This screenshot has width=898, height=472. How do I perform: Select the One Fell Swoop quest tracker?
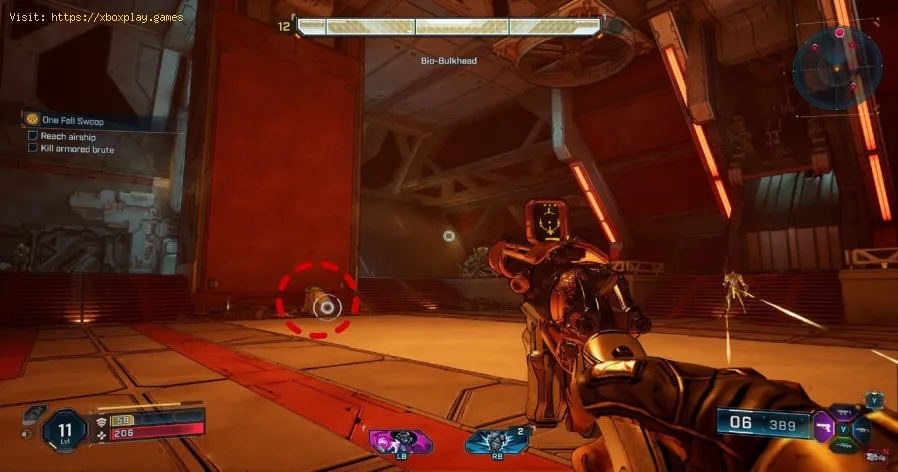[x=71, y=121]
